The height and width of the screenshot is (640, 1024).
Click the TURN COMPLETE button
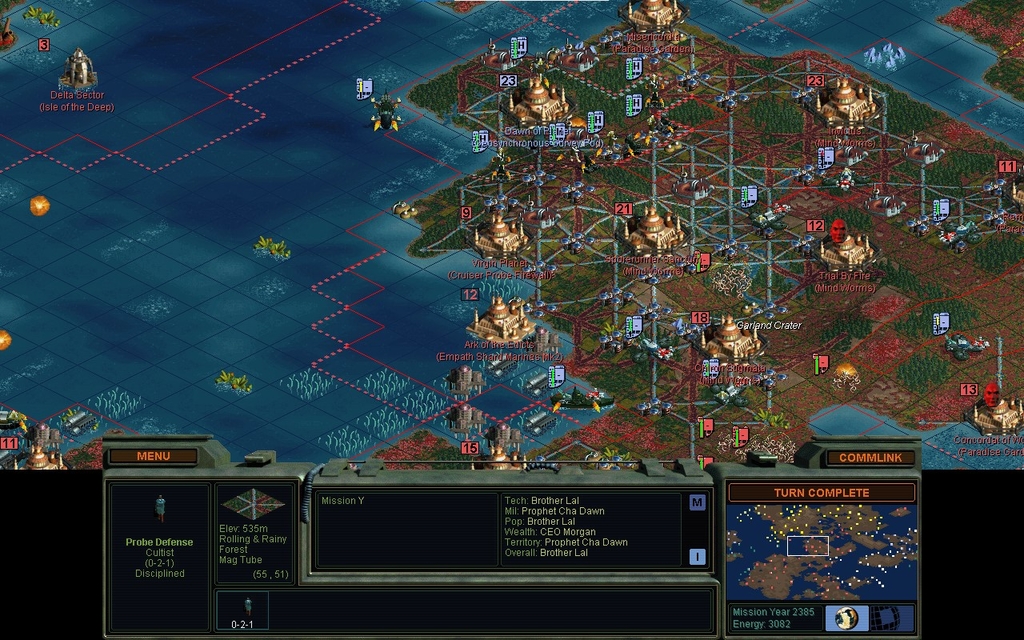pyautogui.click(x=821, y=493)
